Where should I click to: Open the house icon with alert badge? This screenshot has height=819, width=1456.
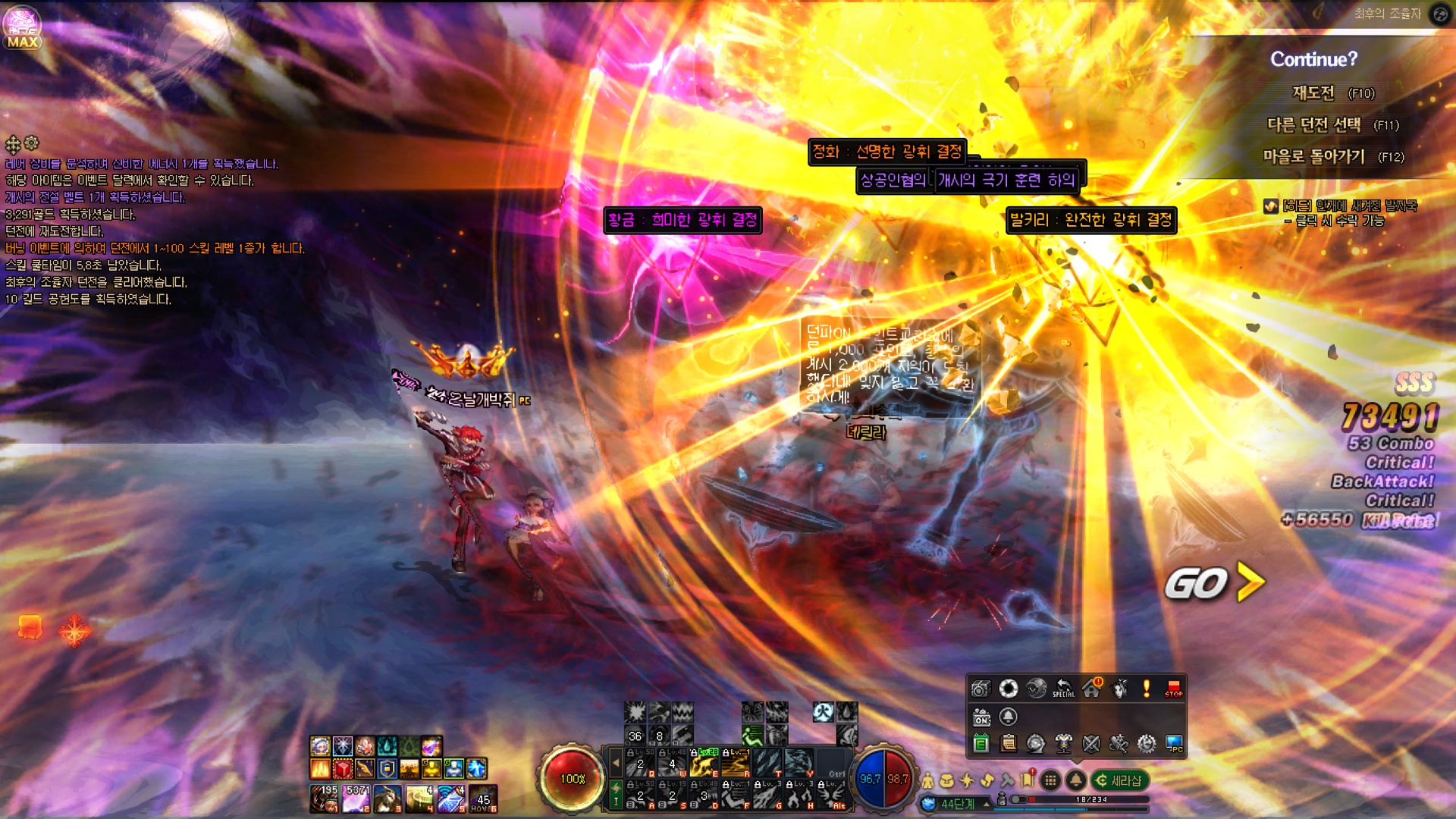click(1092, 689)
